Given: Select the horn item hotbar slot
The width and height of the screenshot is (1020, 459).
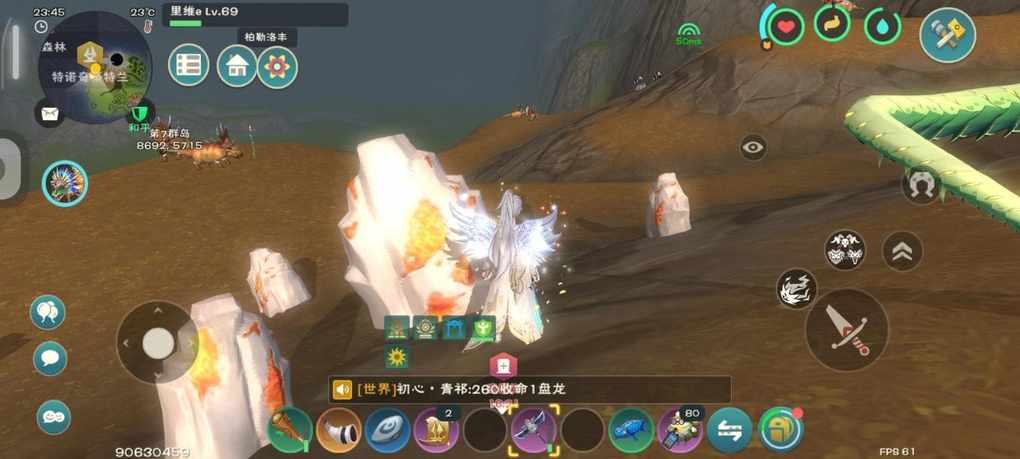Looking at the screenshot, I should pos(339,430).
